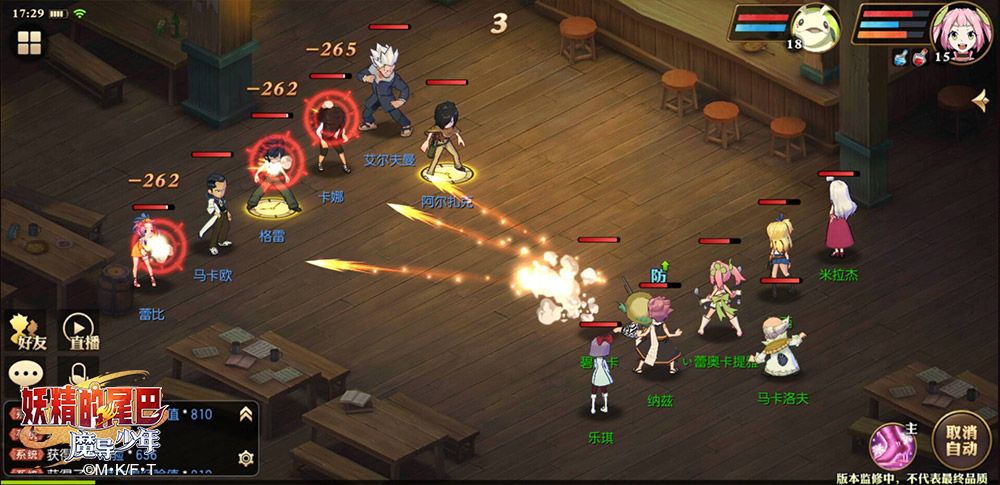Expand the chat log with double-chevron arrow
The width and height of the screenshot is (1000, 485).
click(x=245, y=414)
